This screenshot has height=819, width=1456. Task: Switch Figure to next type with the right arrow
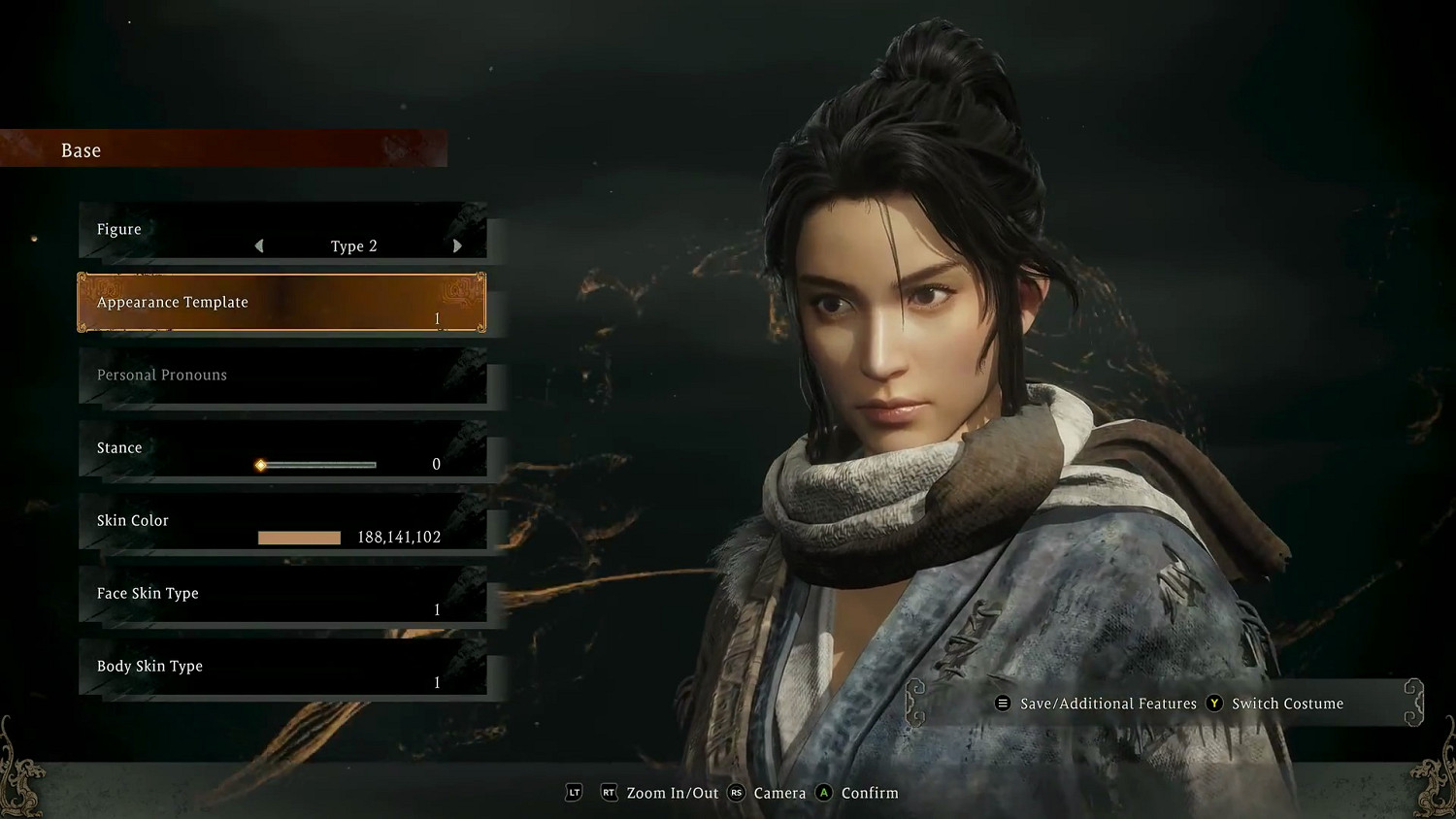point(457,246)
